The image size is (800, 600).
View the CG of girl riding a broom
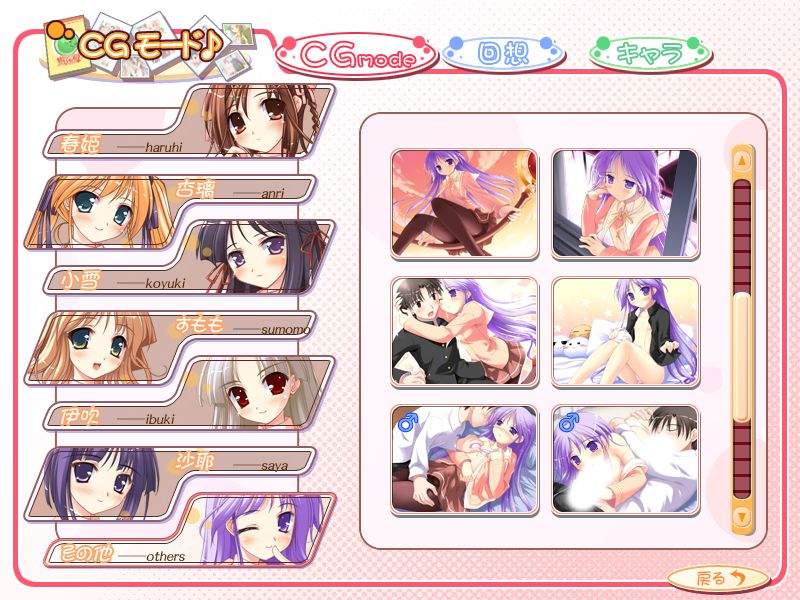[464, 203]
